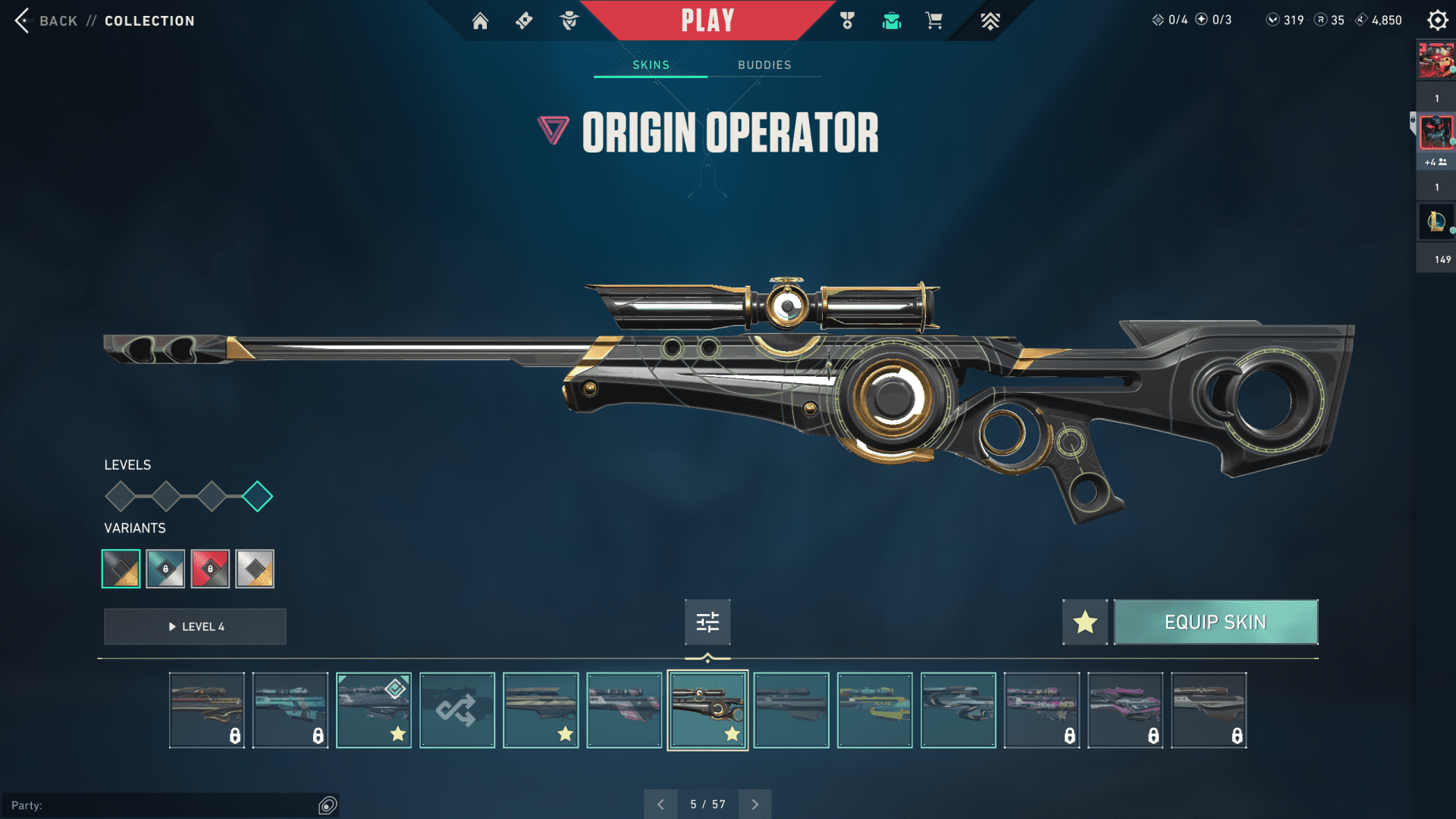The image size is (1456, 819).
Task: Open the party chat icon
Action: [328, 805]
